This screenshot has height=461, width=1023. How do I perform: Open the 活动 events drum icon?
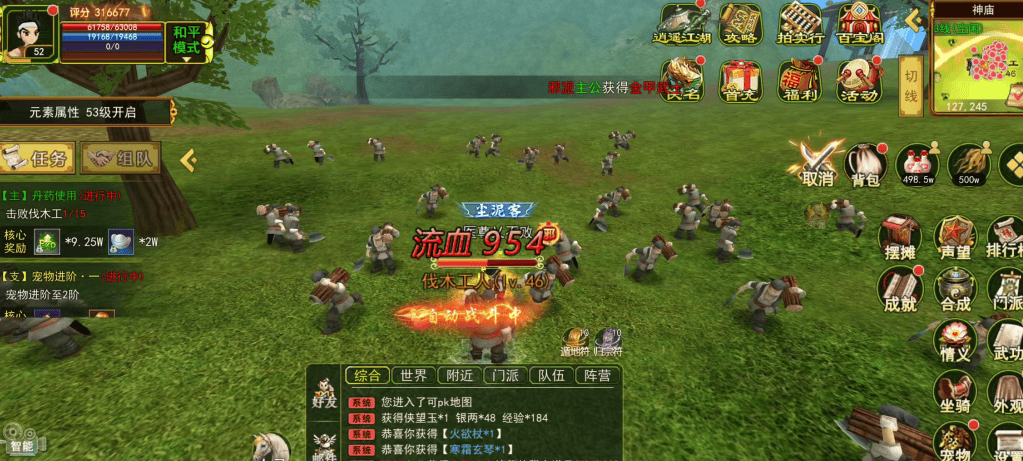click(859, 80)
